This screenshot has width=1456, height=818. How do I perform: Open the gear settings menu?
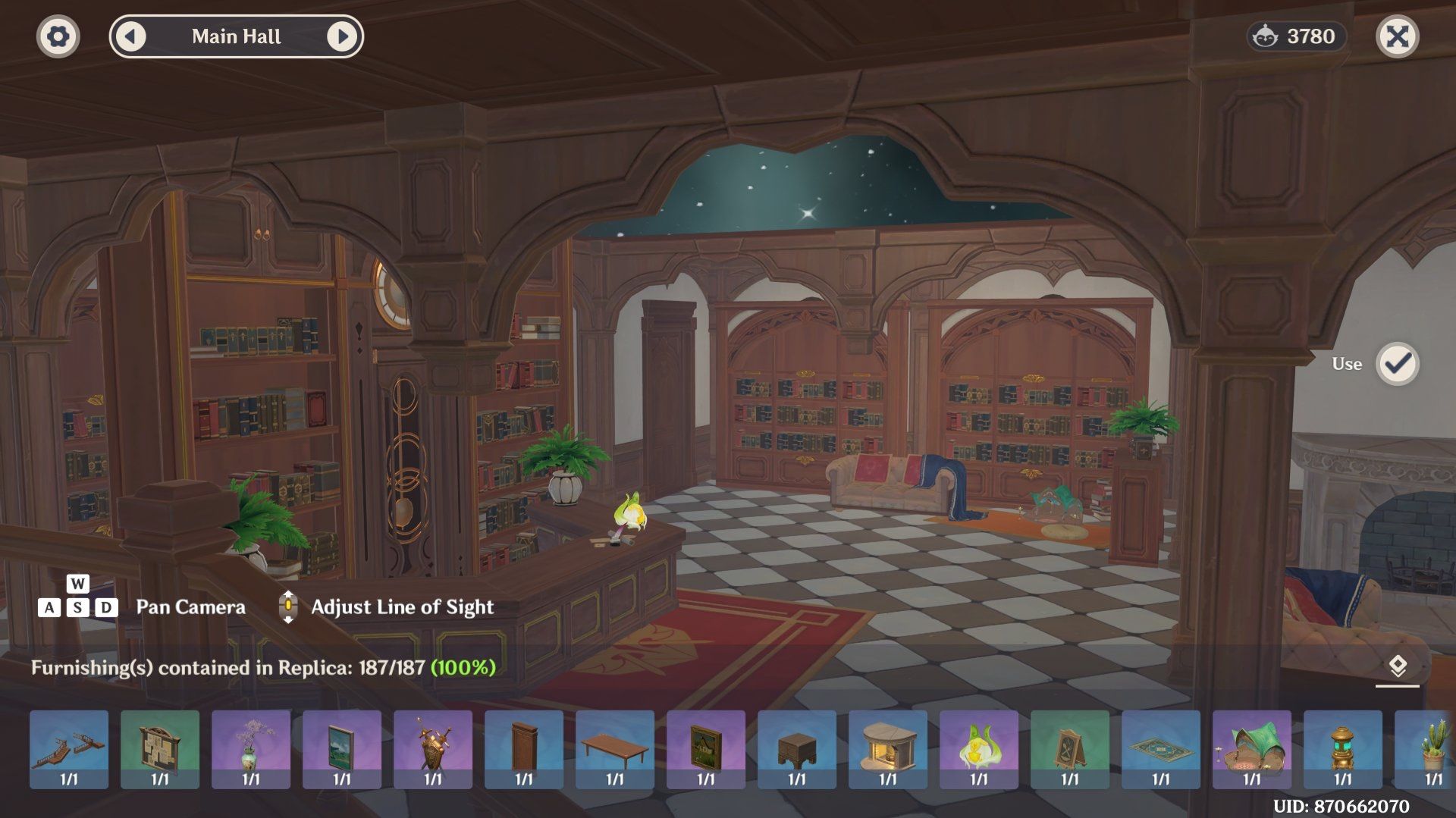click(x=58, y=36)
